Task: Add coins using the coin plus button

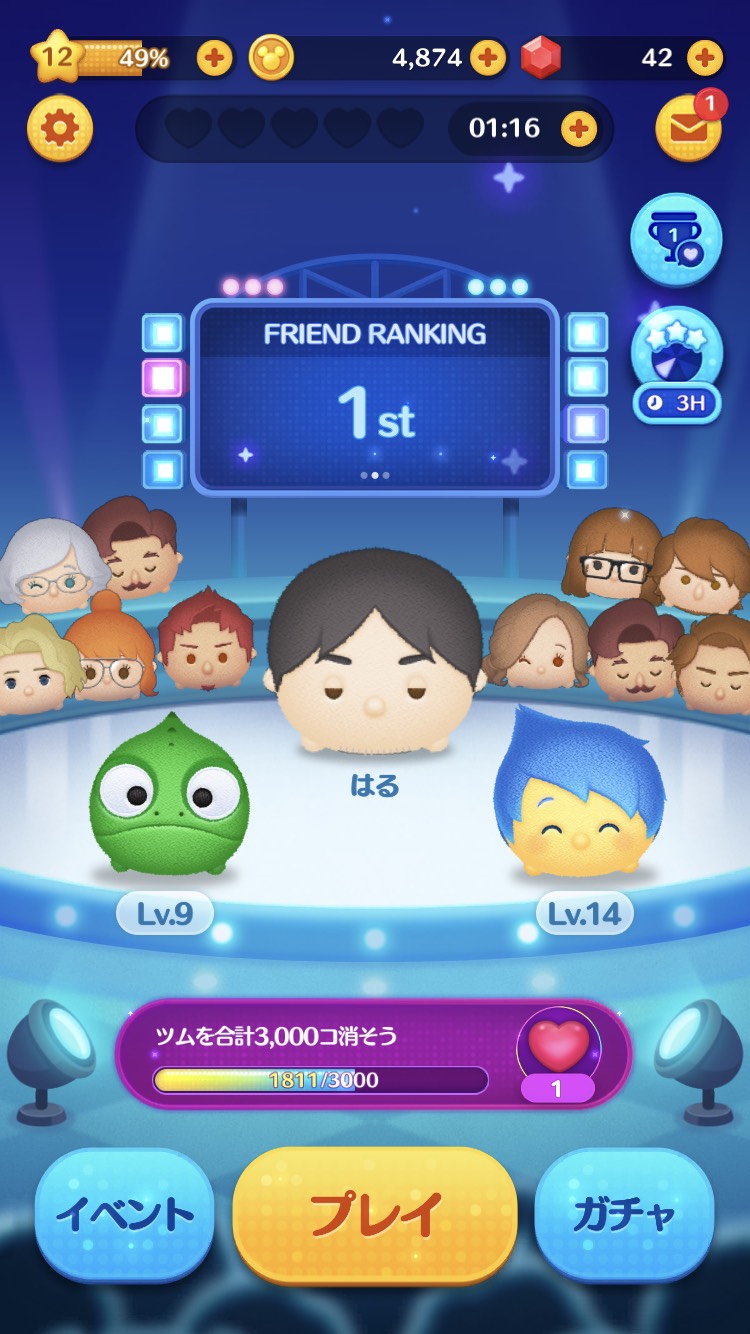Action: [487, 58]
